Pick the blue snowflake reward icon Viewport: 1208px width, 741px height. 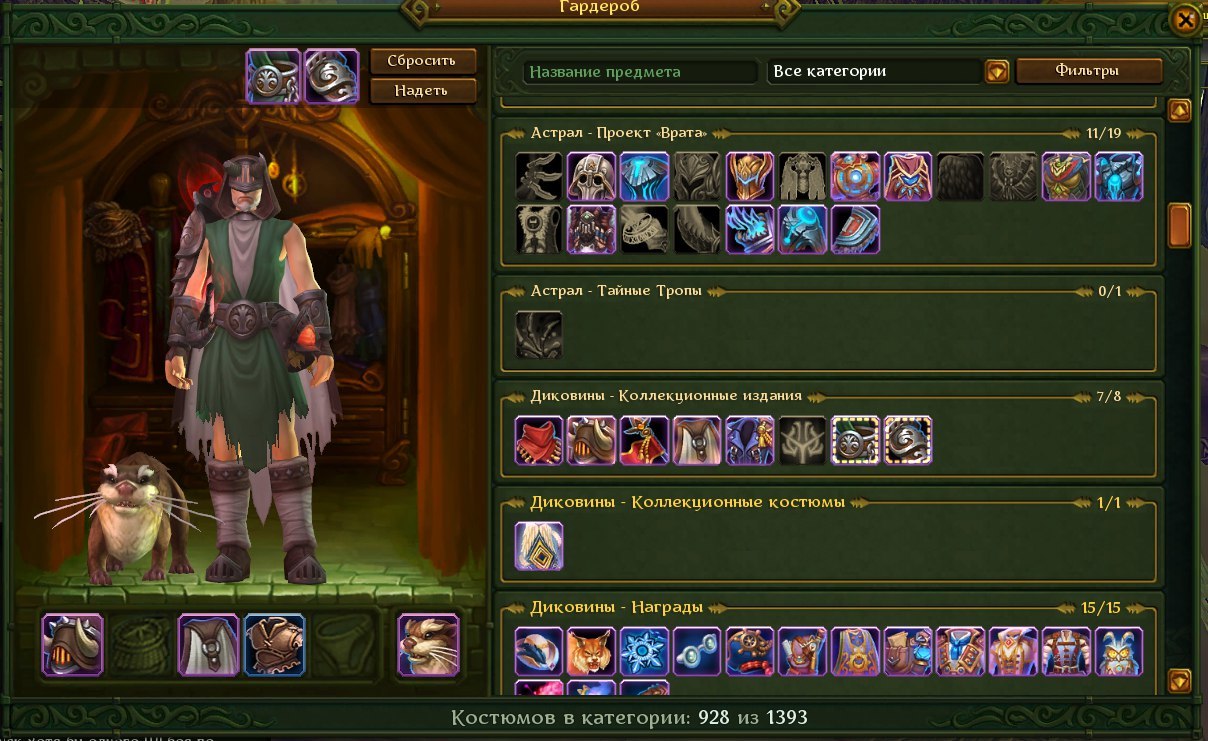[x=644, y=652]
